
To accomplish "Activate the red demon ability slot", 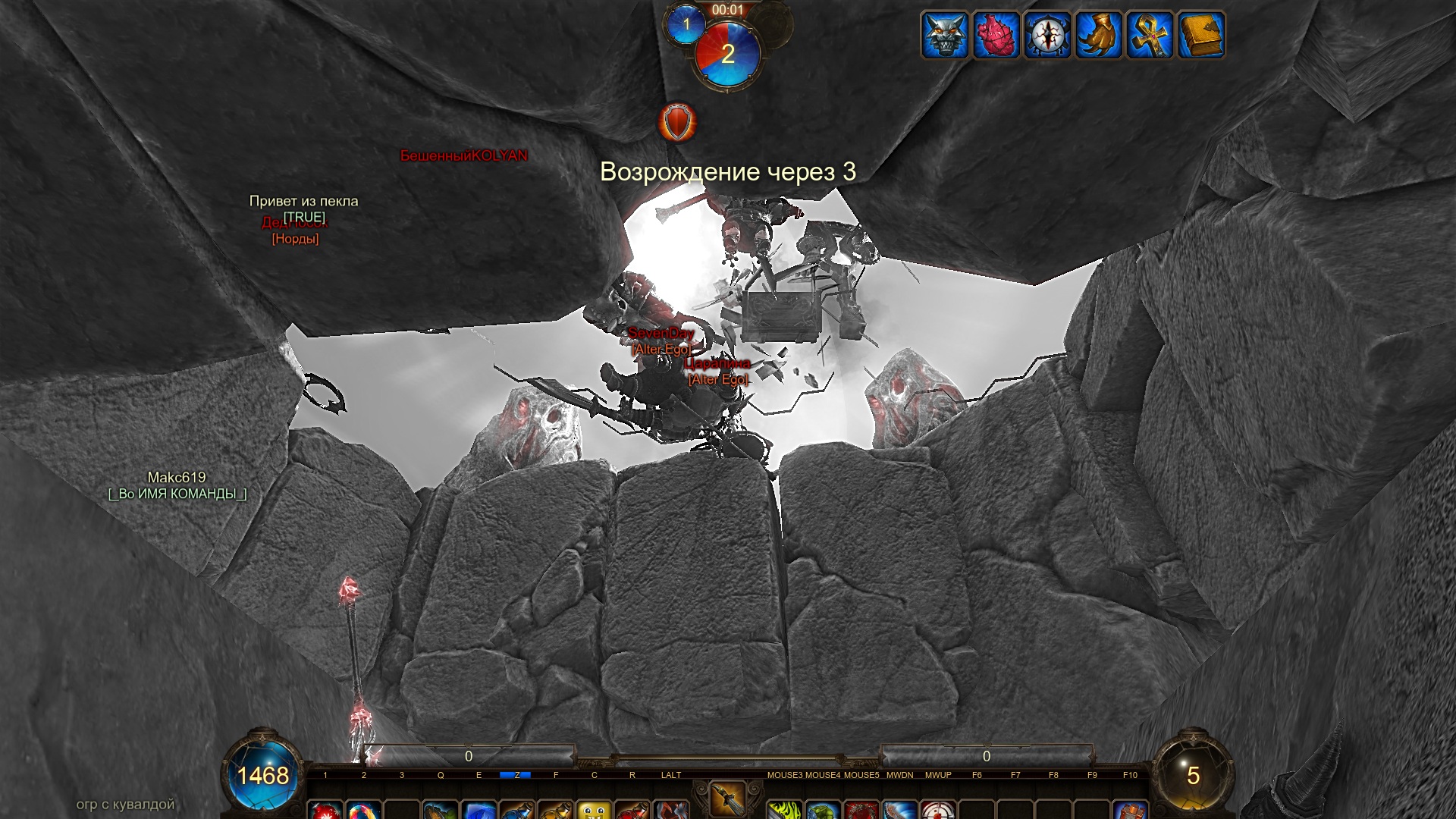I will (x=861, y=811).
